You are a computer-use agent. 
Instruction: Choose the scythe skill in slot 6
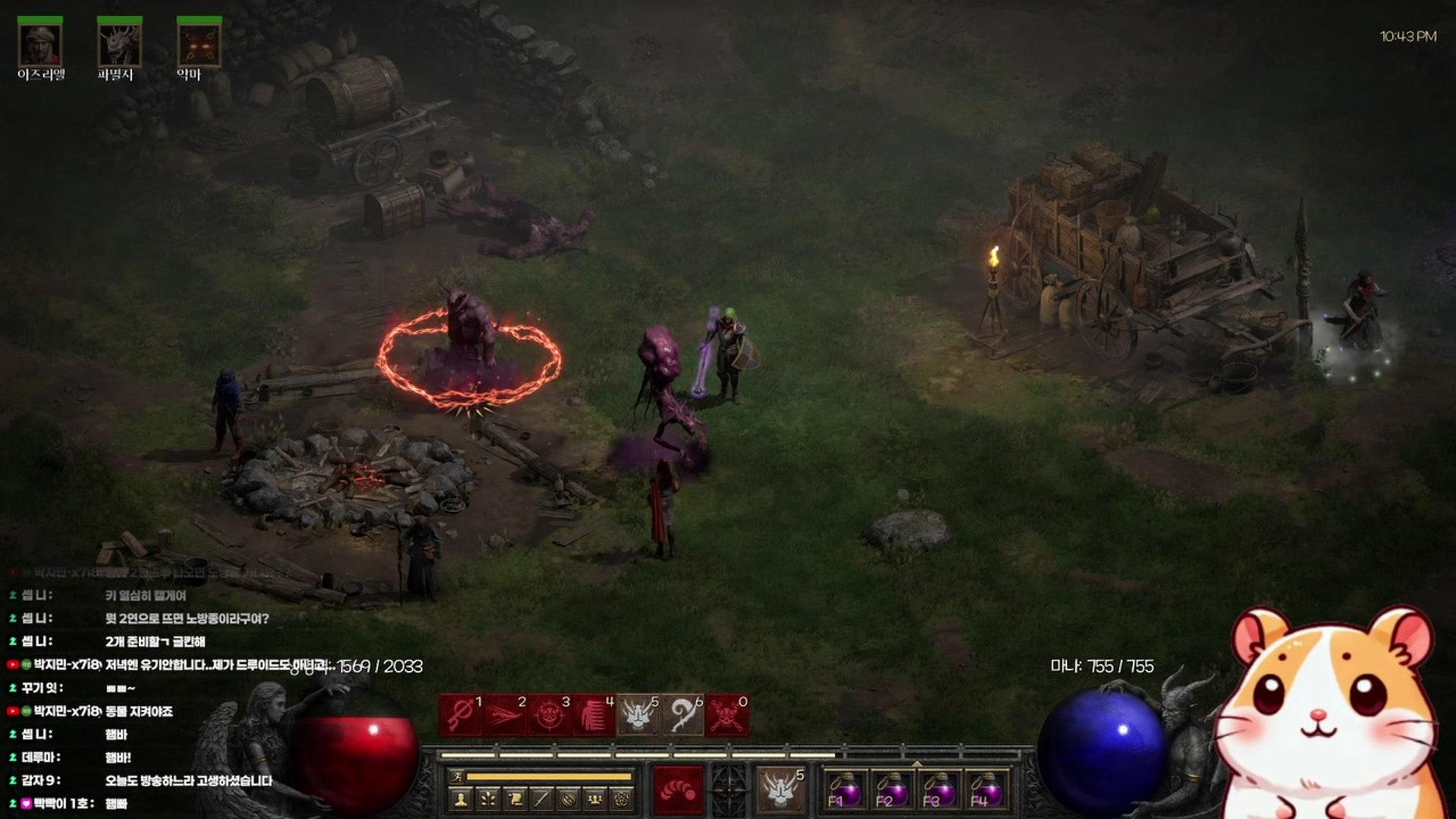(x=682, y=715)
